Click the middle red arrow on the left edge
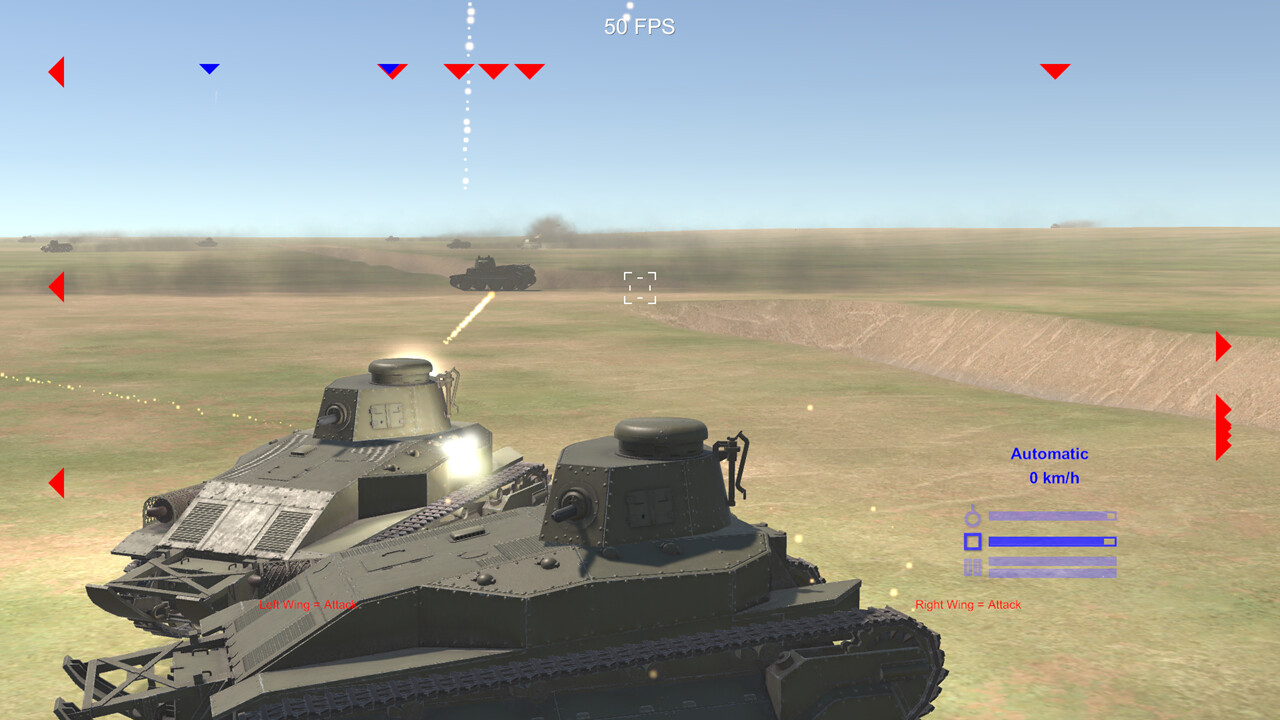 [x=57, y=287]
